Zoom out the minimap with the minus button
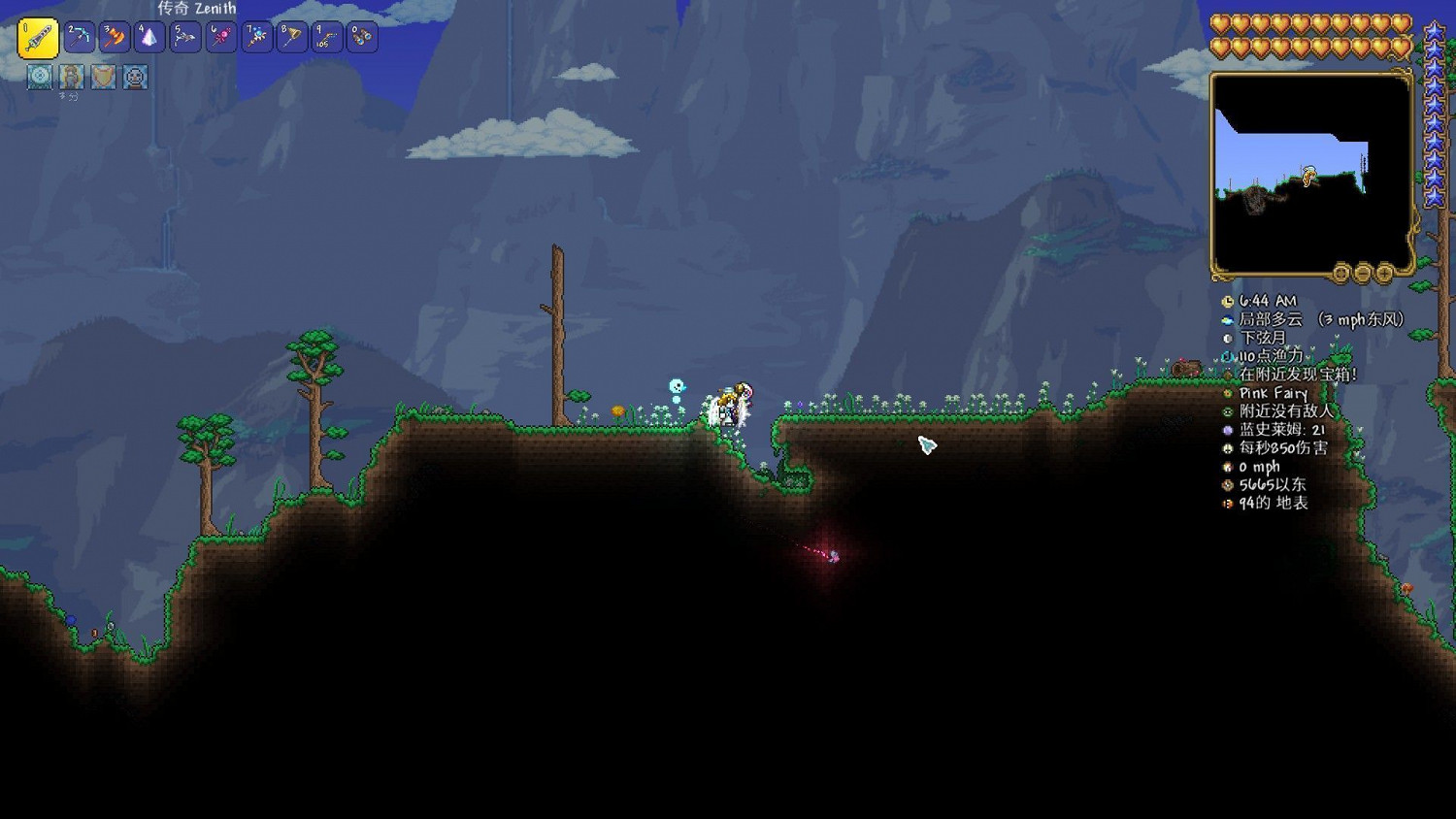 (x=1362, y=274)
